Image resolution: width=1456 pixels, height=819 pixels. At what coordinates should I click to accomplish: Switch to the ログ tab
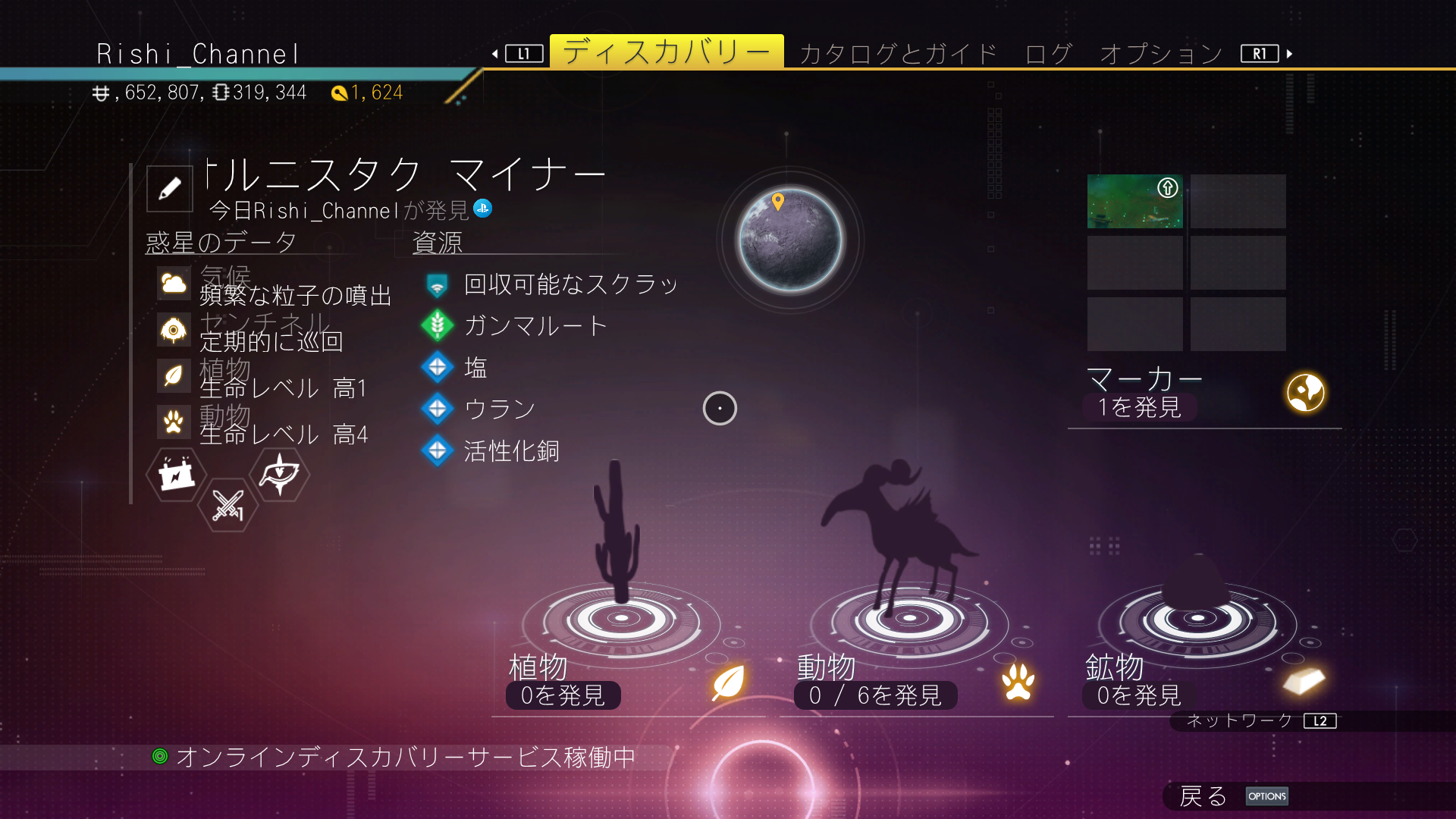click(1048, 54)
